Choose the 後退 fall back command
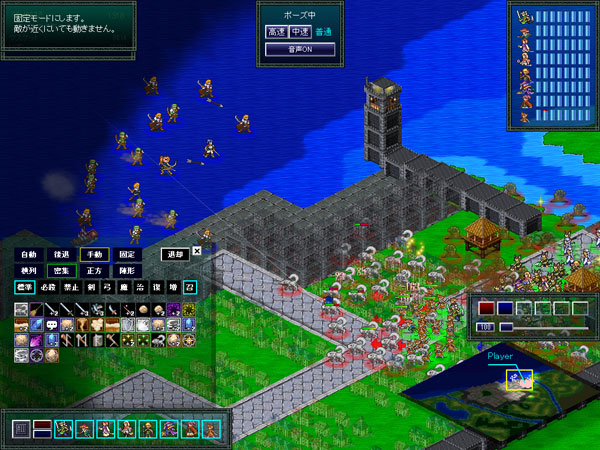 [61, 254]
